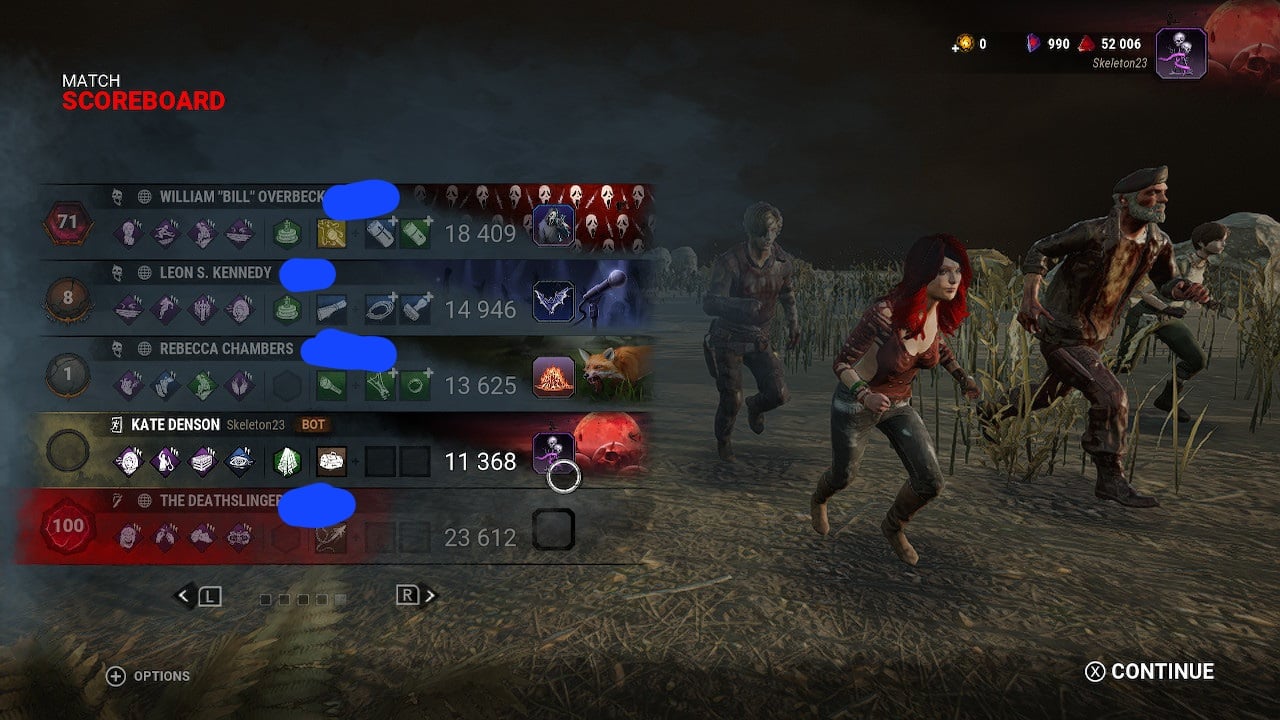
Task: Select Kate's green offering icon
Action: pyautogui.click(x=286, y=461)
